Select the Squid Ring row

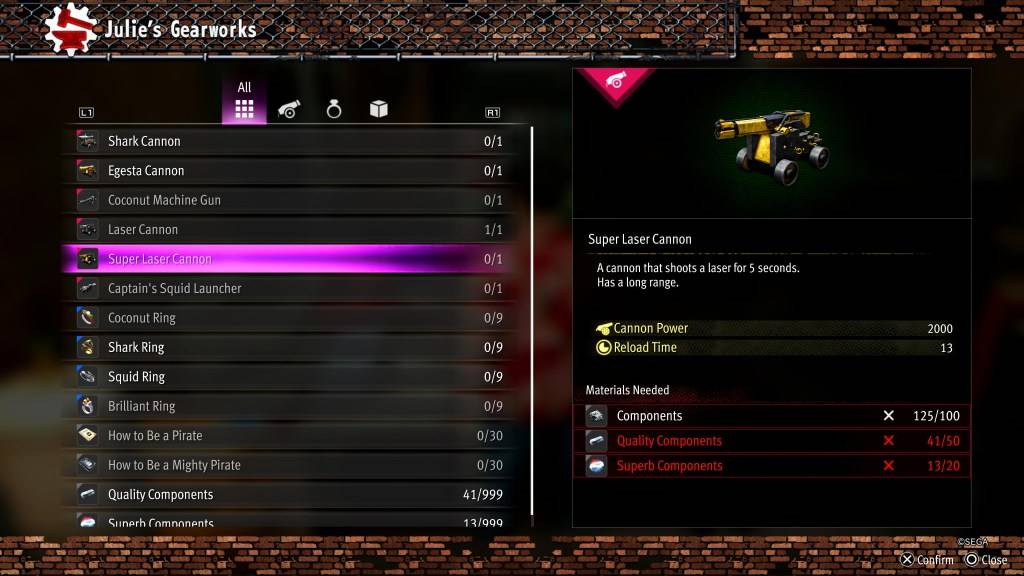pos(290,377)
